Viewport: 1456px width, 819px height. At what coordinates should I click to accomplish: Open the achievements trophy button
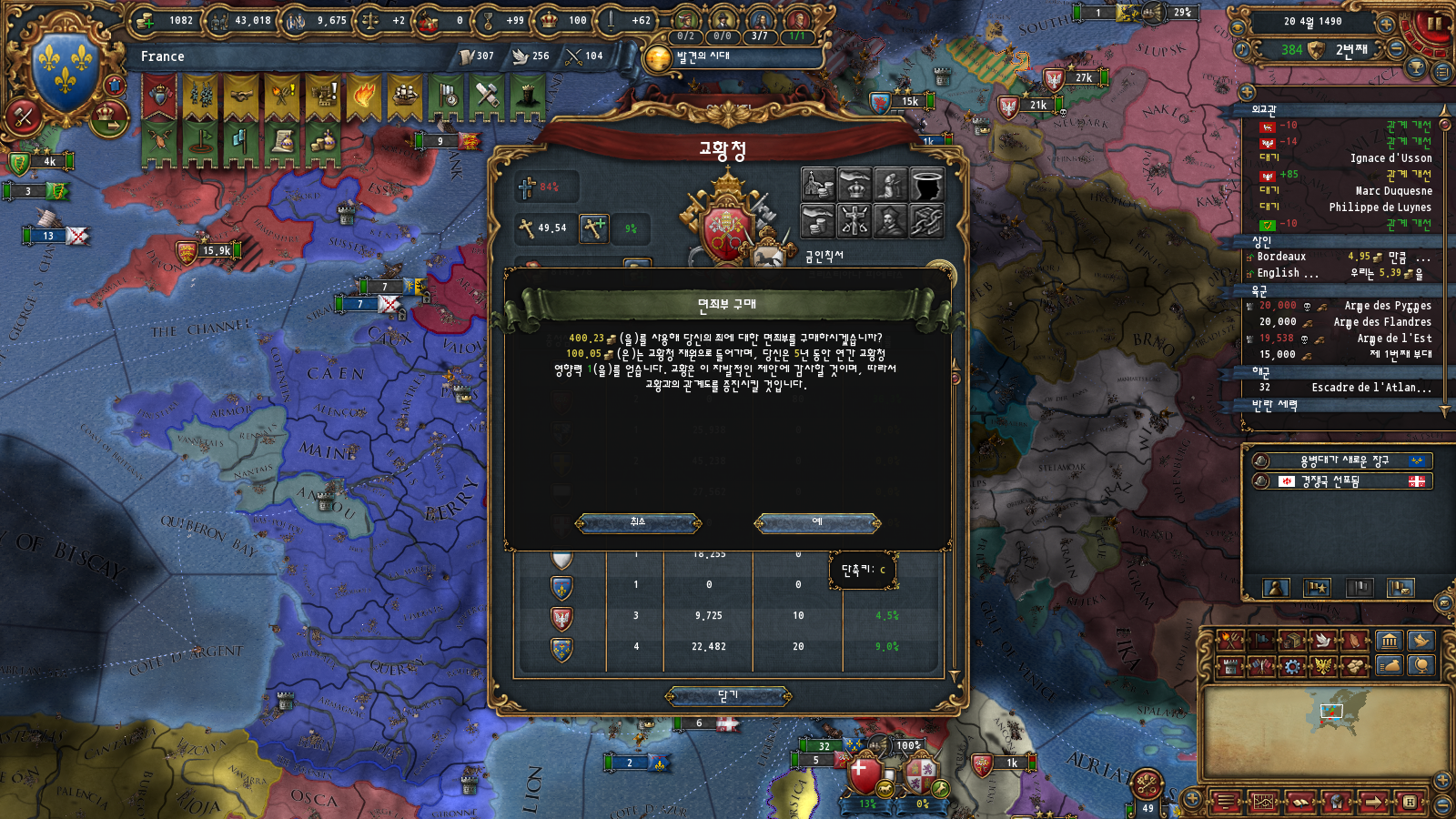tap(1416, 68)
